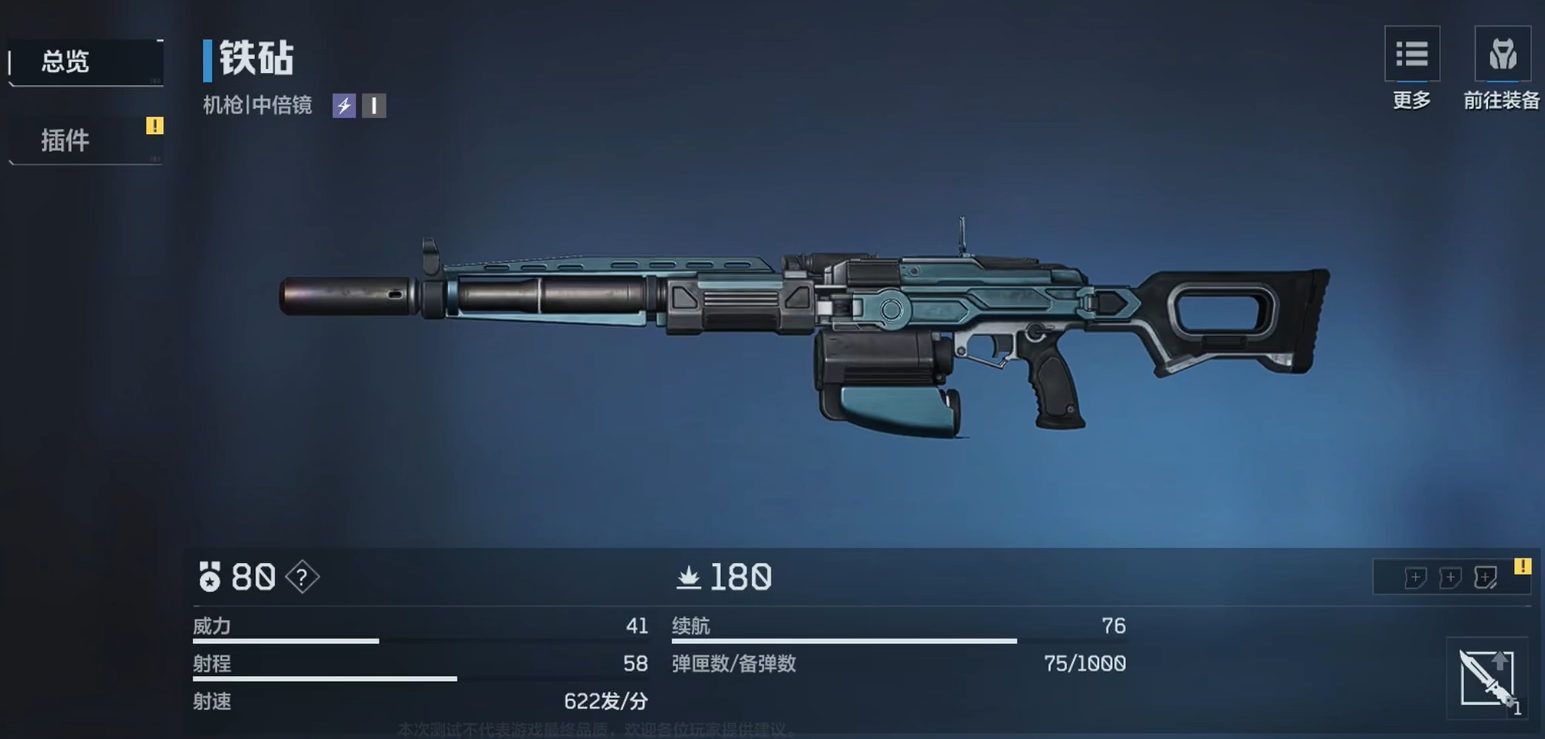Image resolution: width=1545 pixels, height=739 pixels.
Task: Go to 前往装备 equip screen
Action: click(1502, 56)
